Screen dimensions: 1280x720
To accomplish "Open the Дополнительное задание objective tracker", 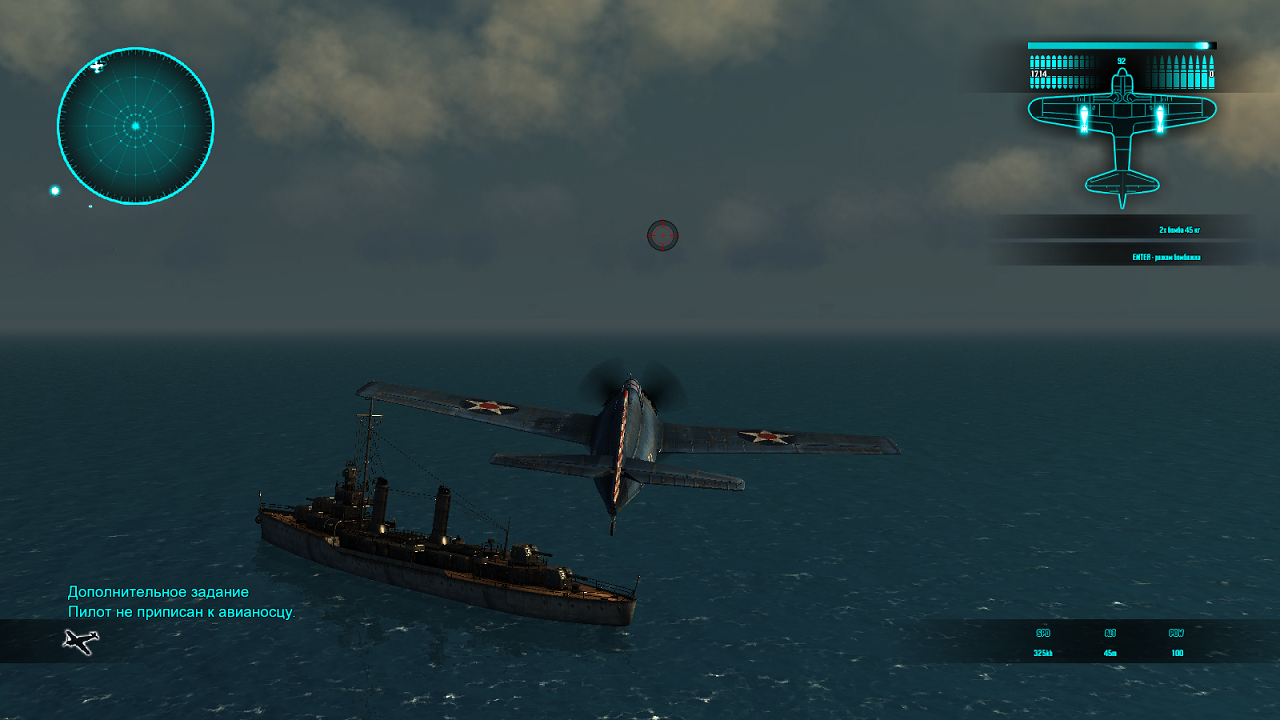I will click(158, 592).
